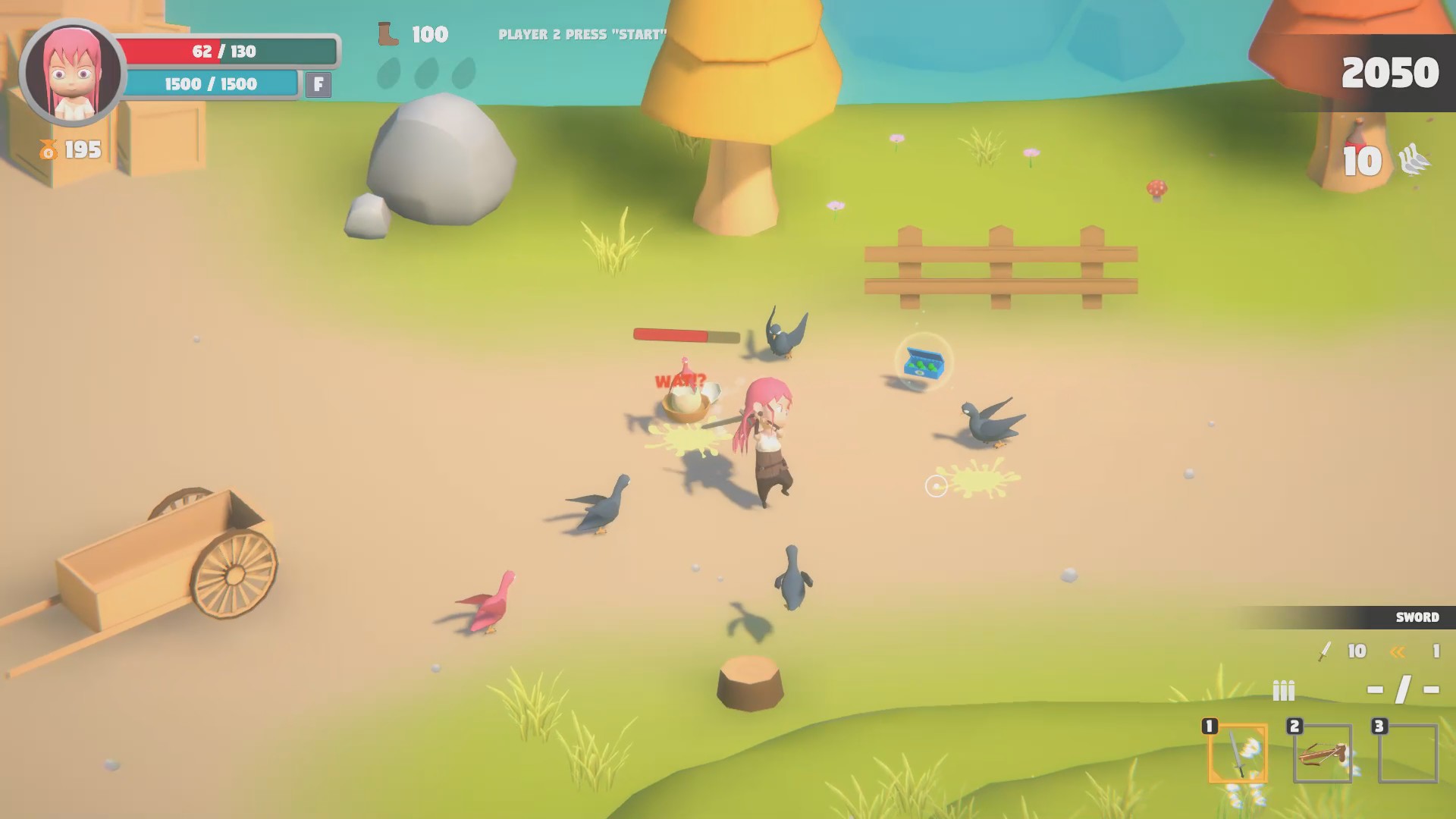Click the enemy health bar above the chicken
The width and height of the screenshot is (1456, 819).
pyautogui.click(x=683, y=336)
